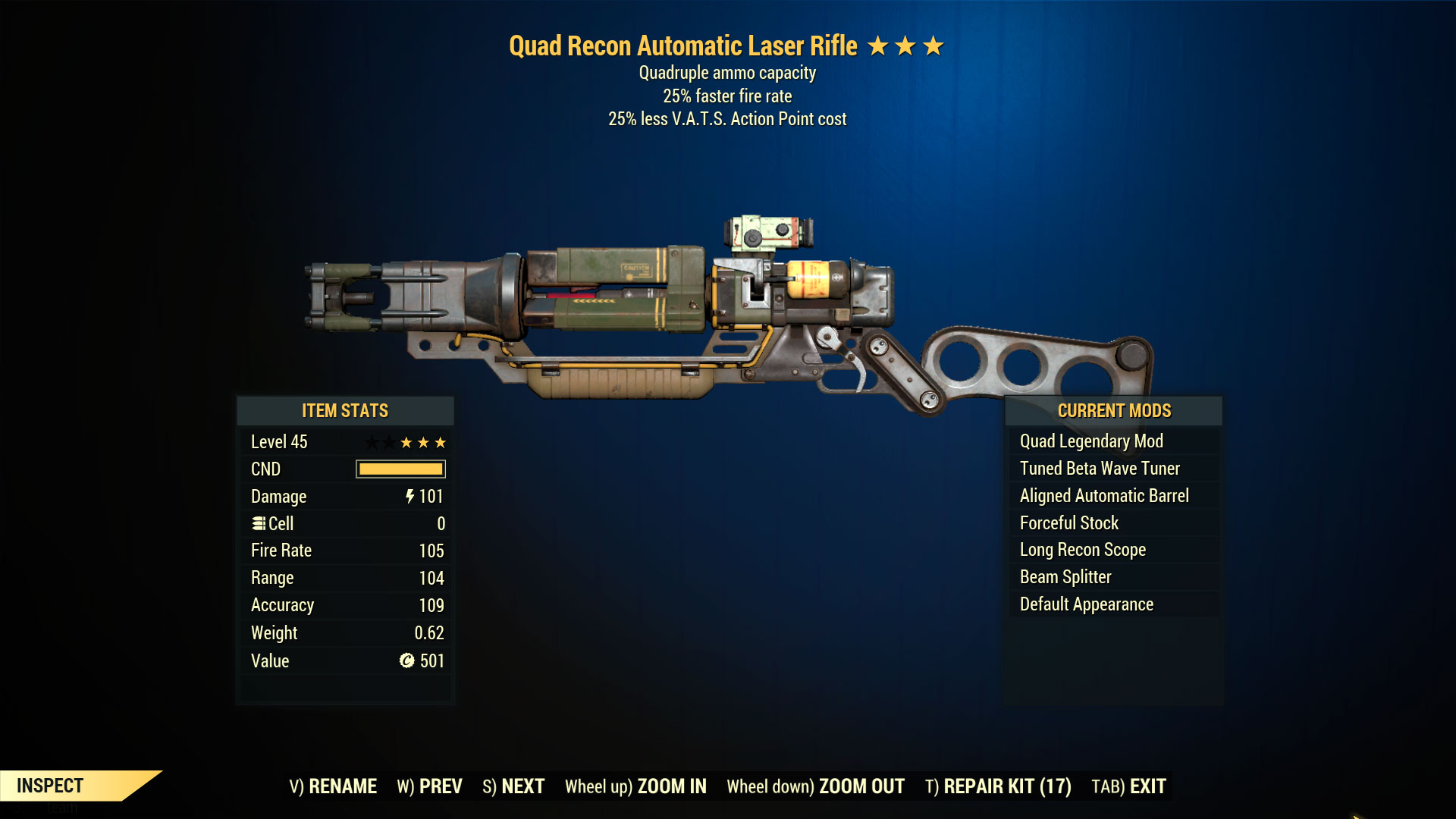1456x819 pixels.
Task: Open the Long Recon Scope mod entry
Action: pyautogui.click(x=1081, y=549)
